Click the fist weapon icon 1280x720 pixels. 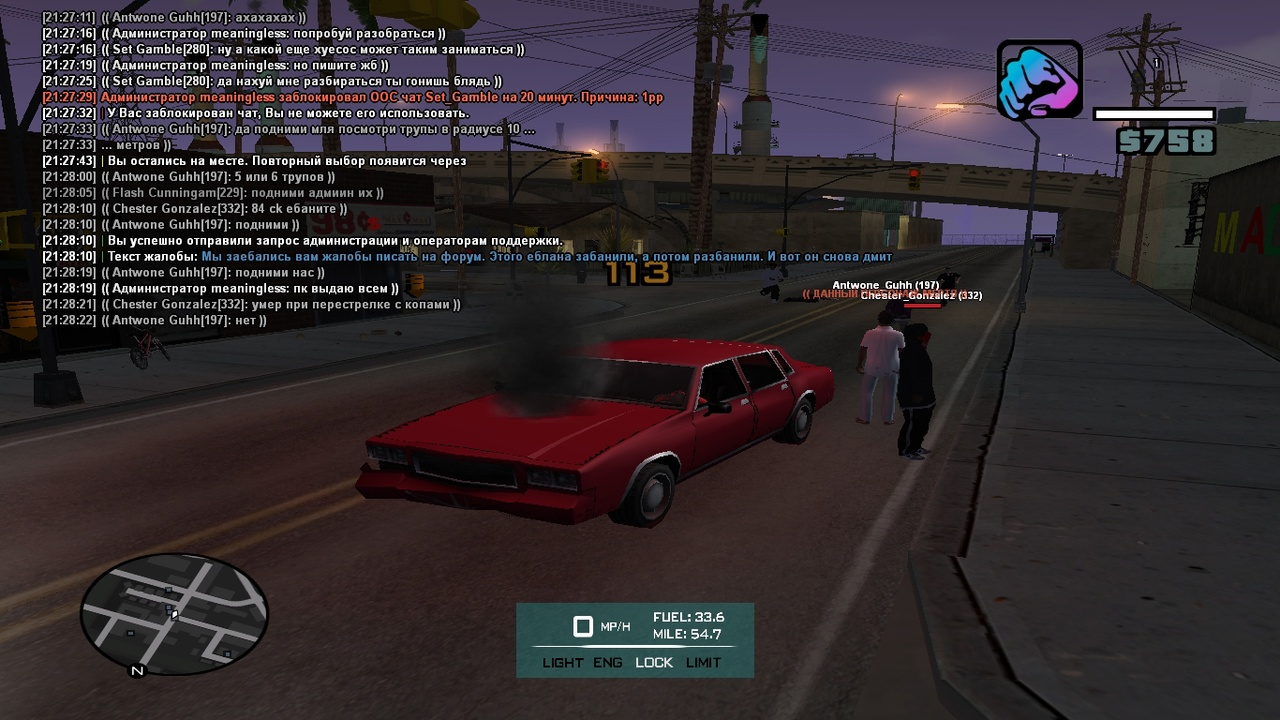pyautogui.click(x=1039, y=80)
